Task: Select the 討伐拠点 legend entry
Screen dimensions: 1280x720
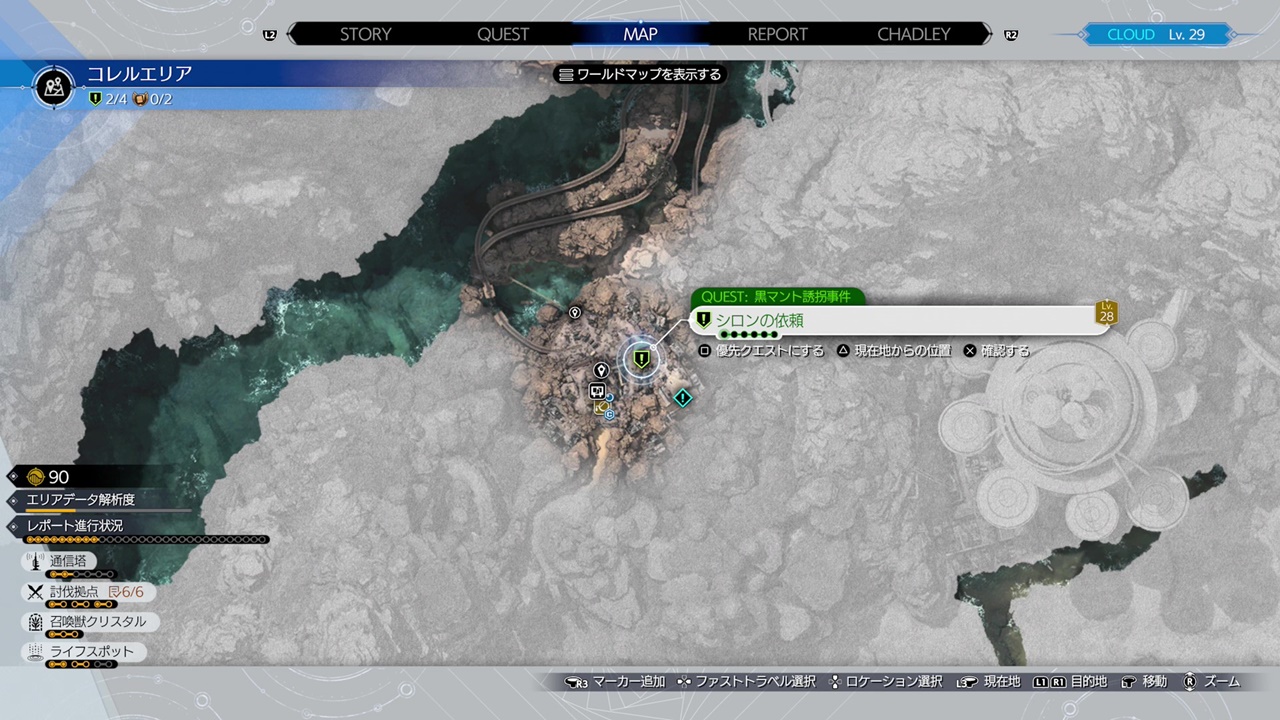Action: [x=86, y=592]
